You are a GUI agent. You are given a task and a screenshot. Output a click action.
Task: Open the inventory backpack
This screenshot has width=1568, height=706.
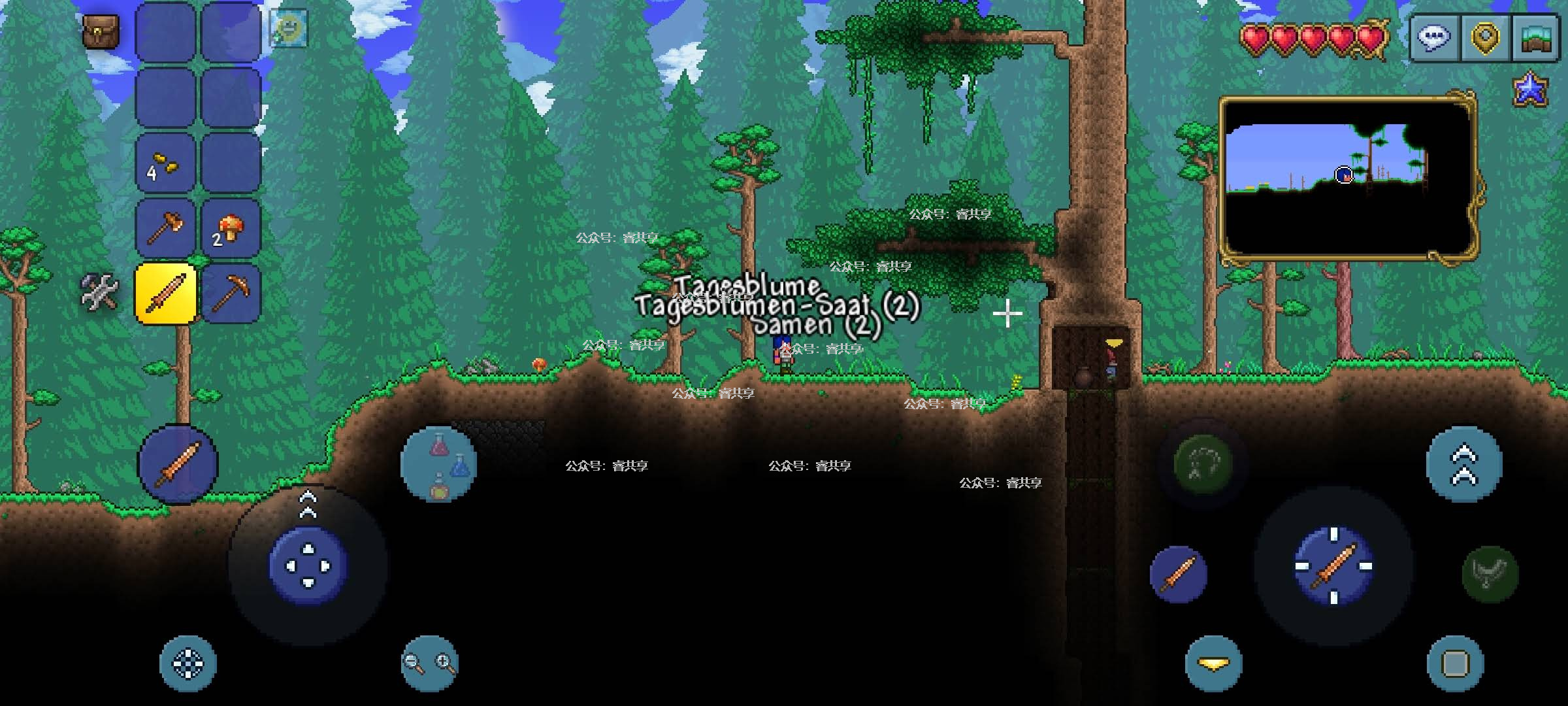click(101, 31)
